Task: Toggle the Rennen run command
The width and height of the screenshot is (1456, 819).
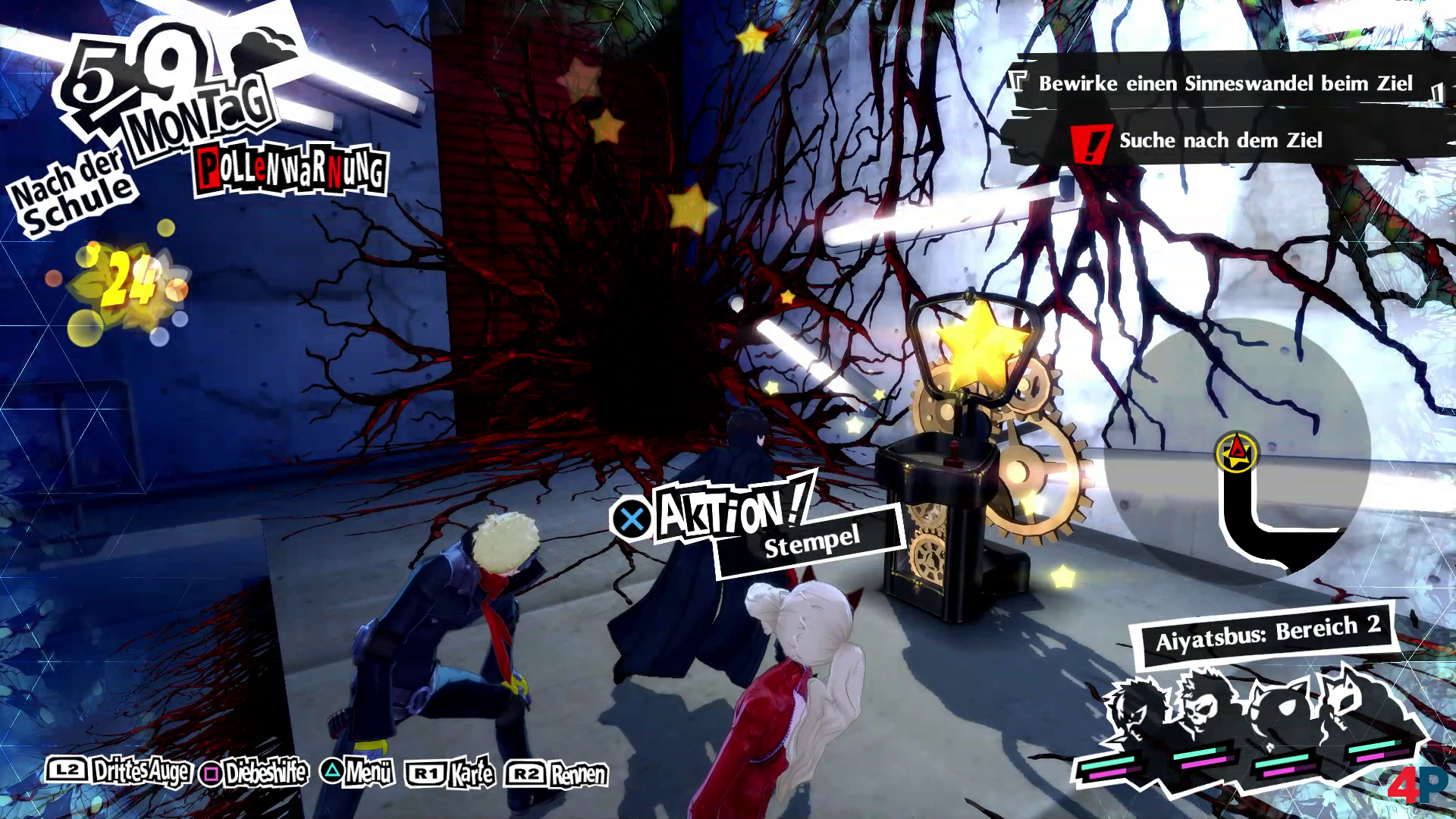Action: click(557, 774)
